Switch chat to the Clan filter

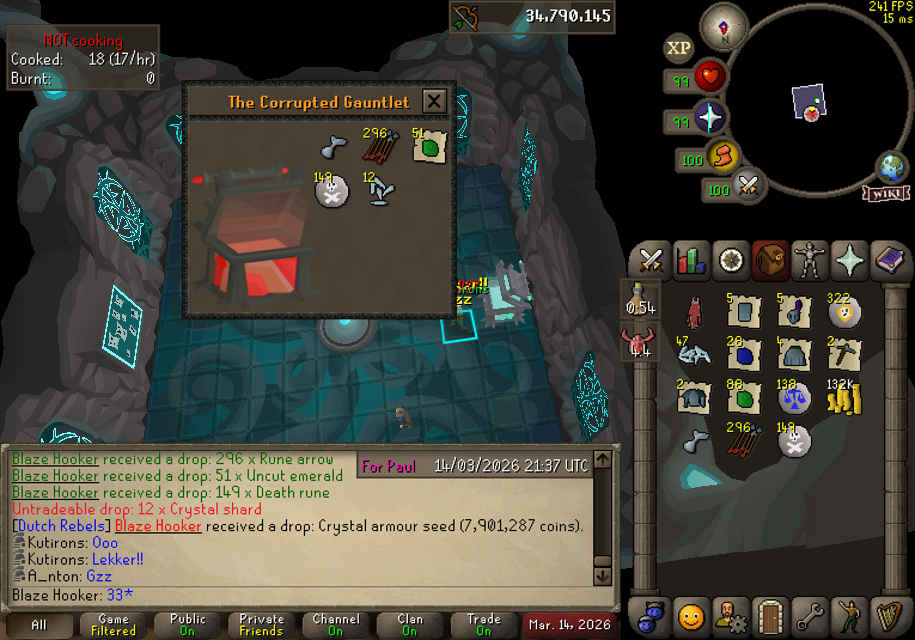pos(410,625)
